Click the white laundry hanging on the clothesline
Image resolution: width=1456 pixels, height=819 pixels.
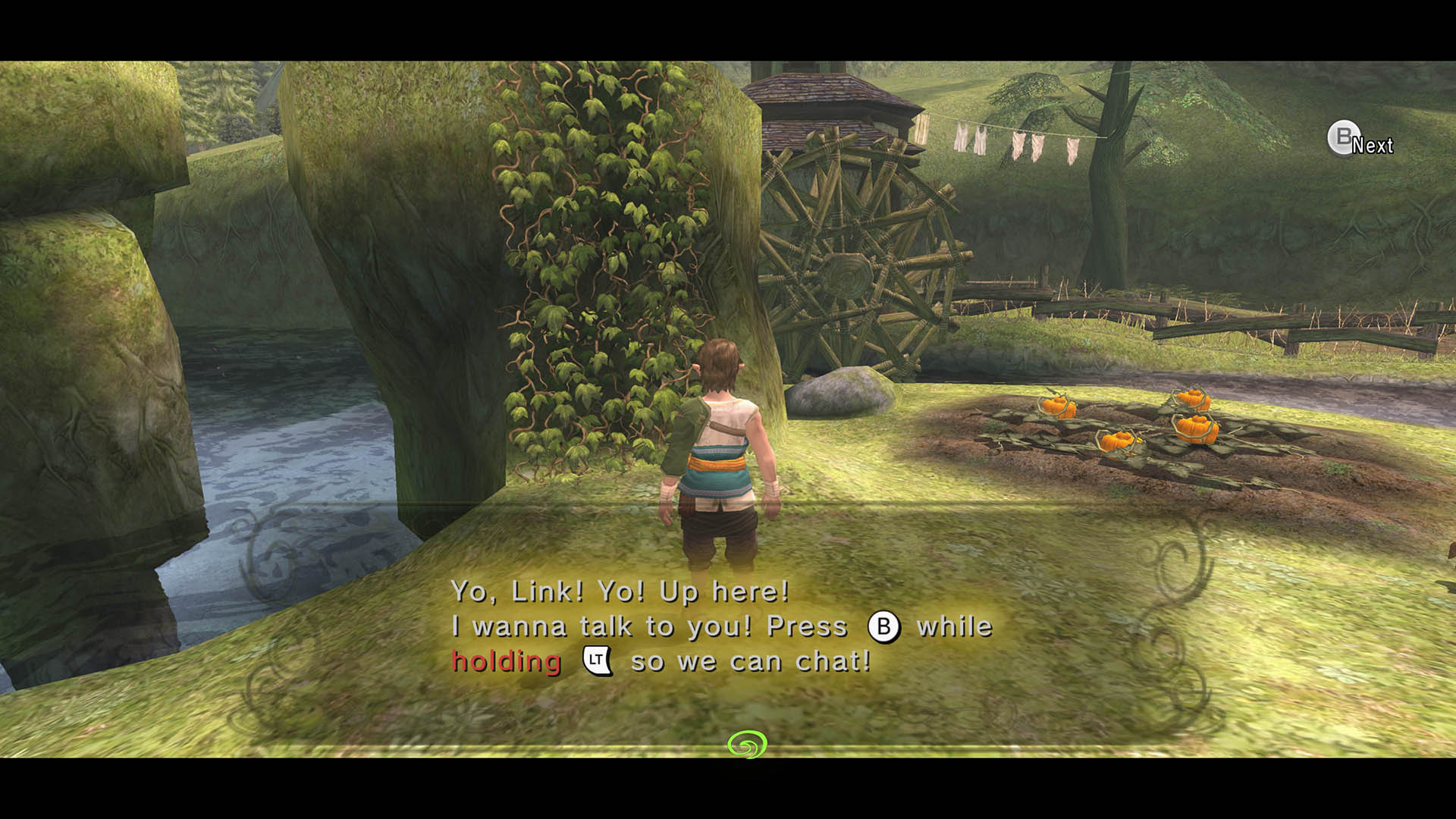[1009, 140]
